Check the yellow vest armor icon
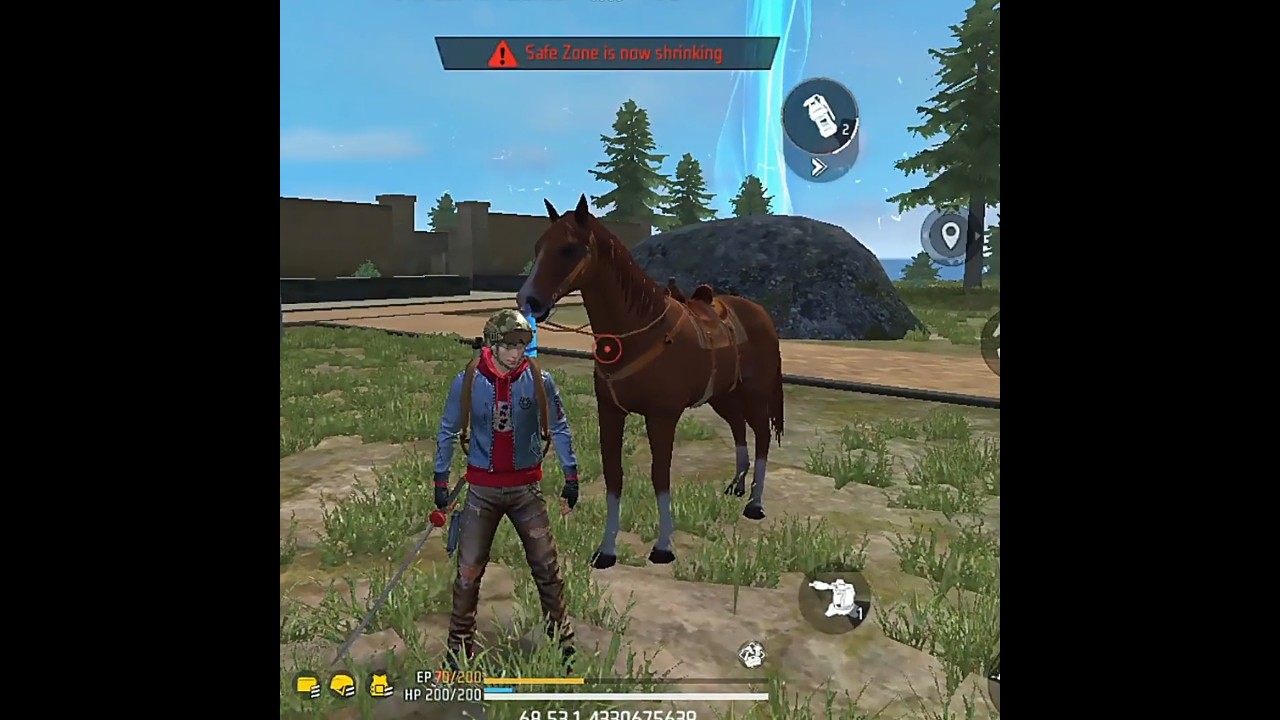Viewport: 1280px width, 720px height. tap(380, 686)
